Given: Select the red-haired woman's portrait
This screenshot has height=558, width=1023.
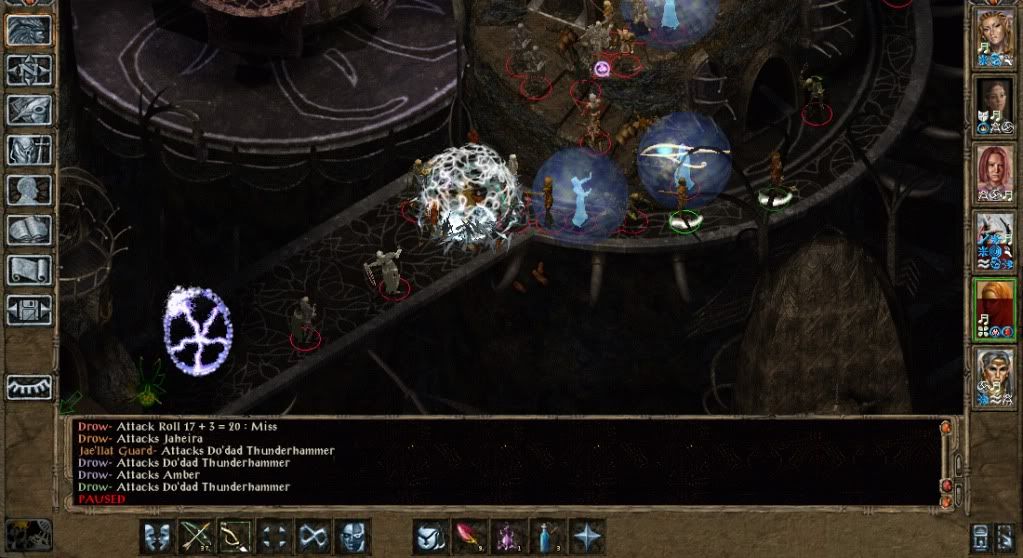Looking at the screenshot, I should [994, 172].
